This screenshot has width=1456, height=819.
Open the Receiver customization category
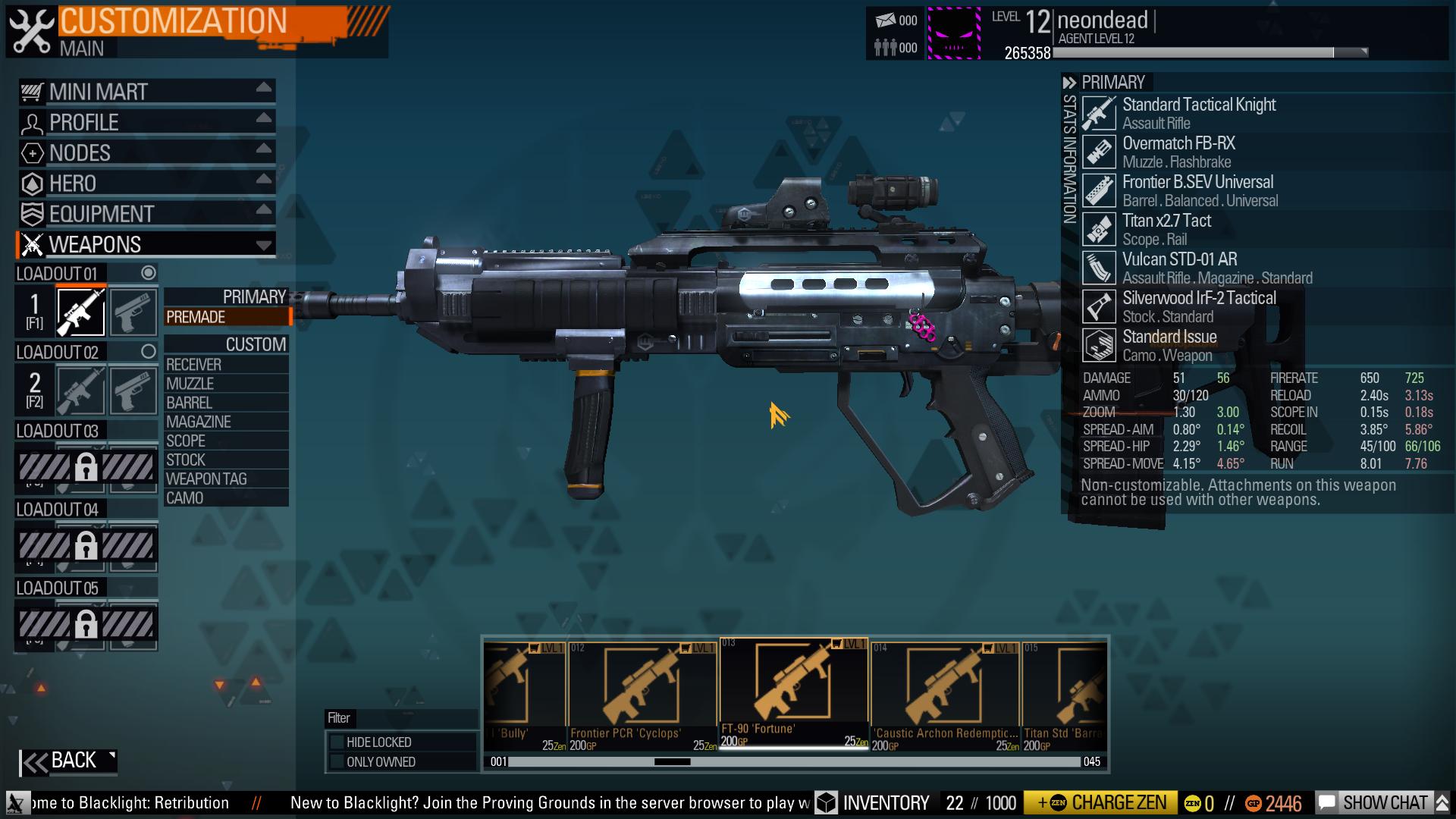(226, 365)
